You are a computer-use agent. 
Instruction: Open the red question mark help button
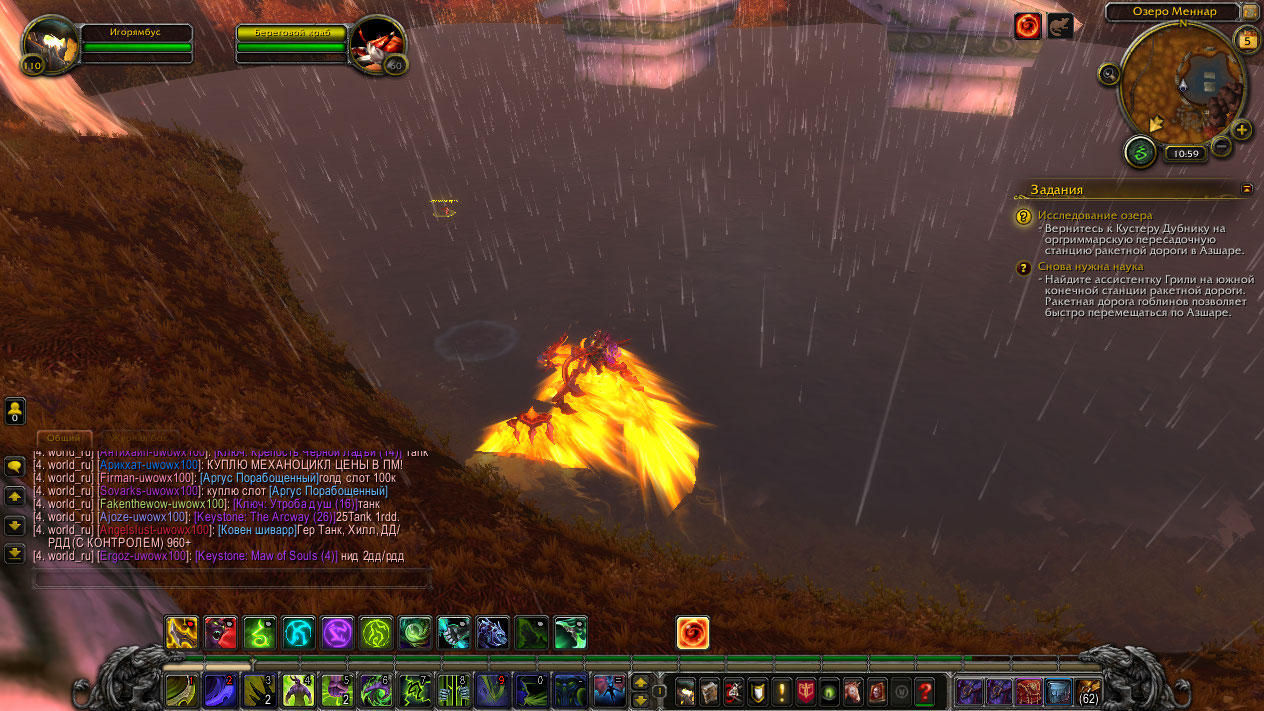point(925,691)
